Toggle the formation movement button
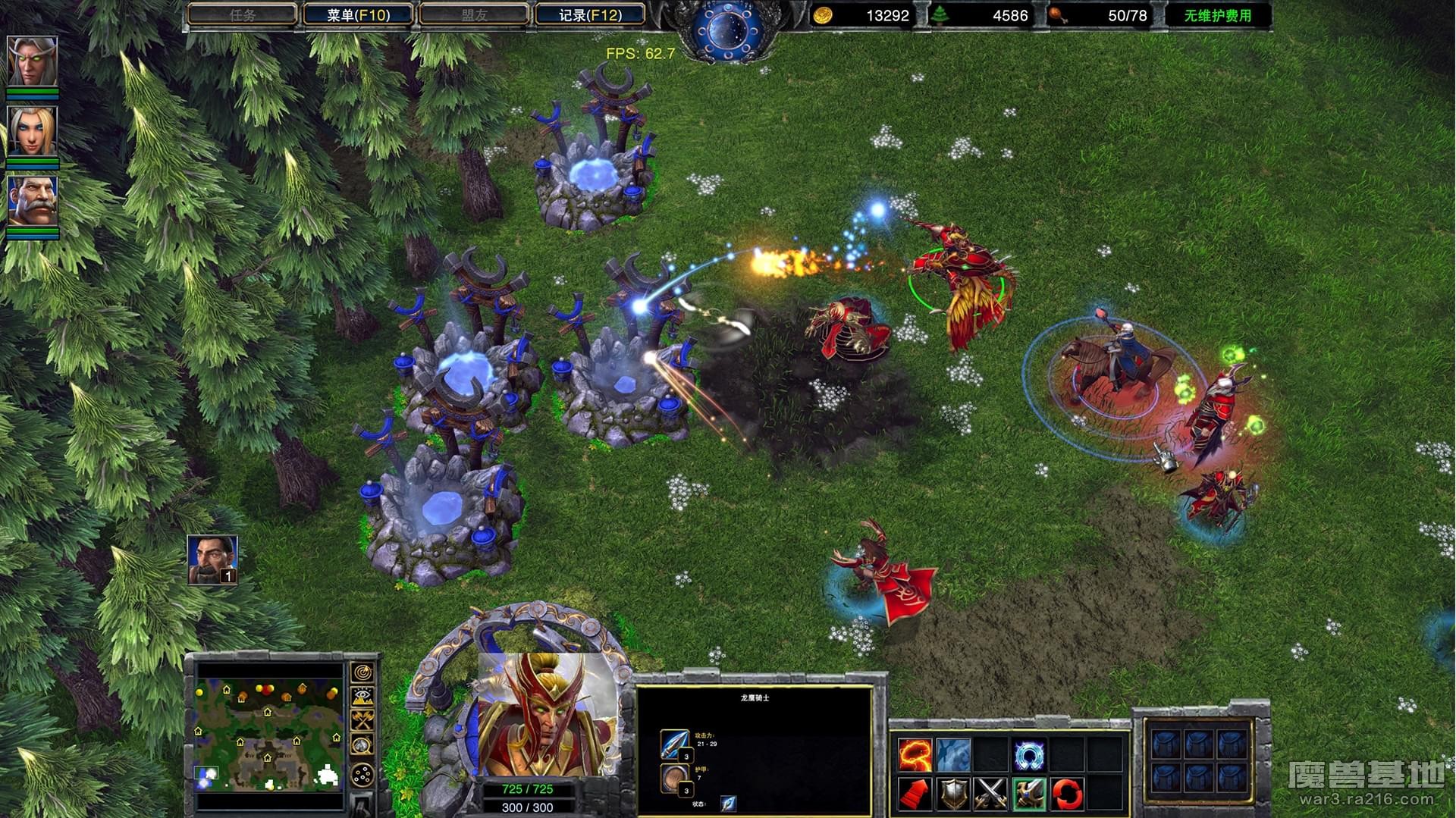1456x818 pixels. [x=362, y=775]
